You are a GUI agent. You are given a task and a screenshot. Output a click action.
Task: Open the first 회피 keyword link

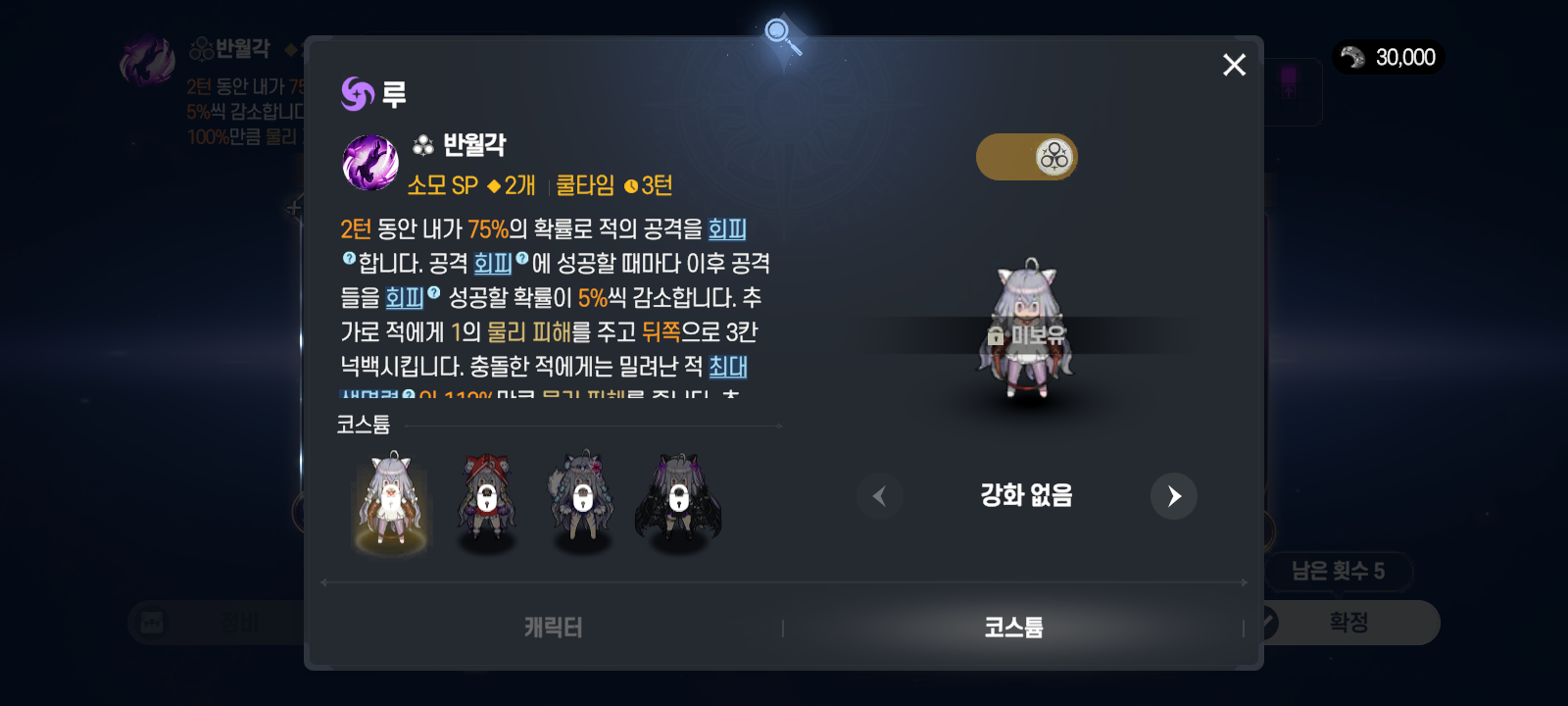click(727, 229)
